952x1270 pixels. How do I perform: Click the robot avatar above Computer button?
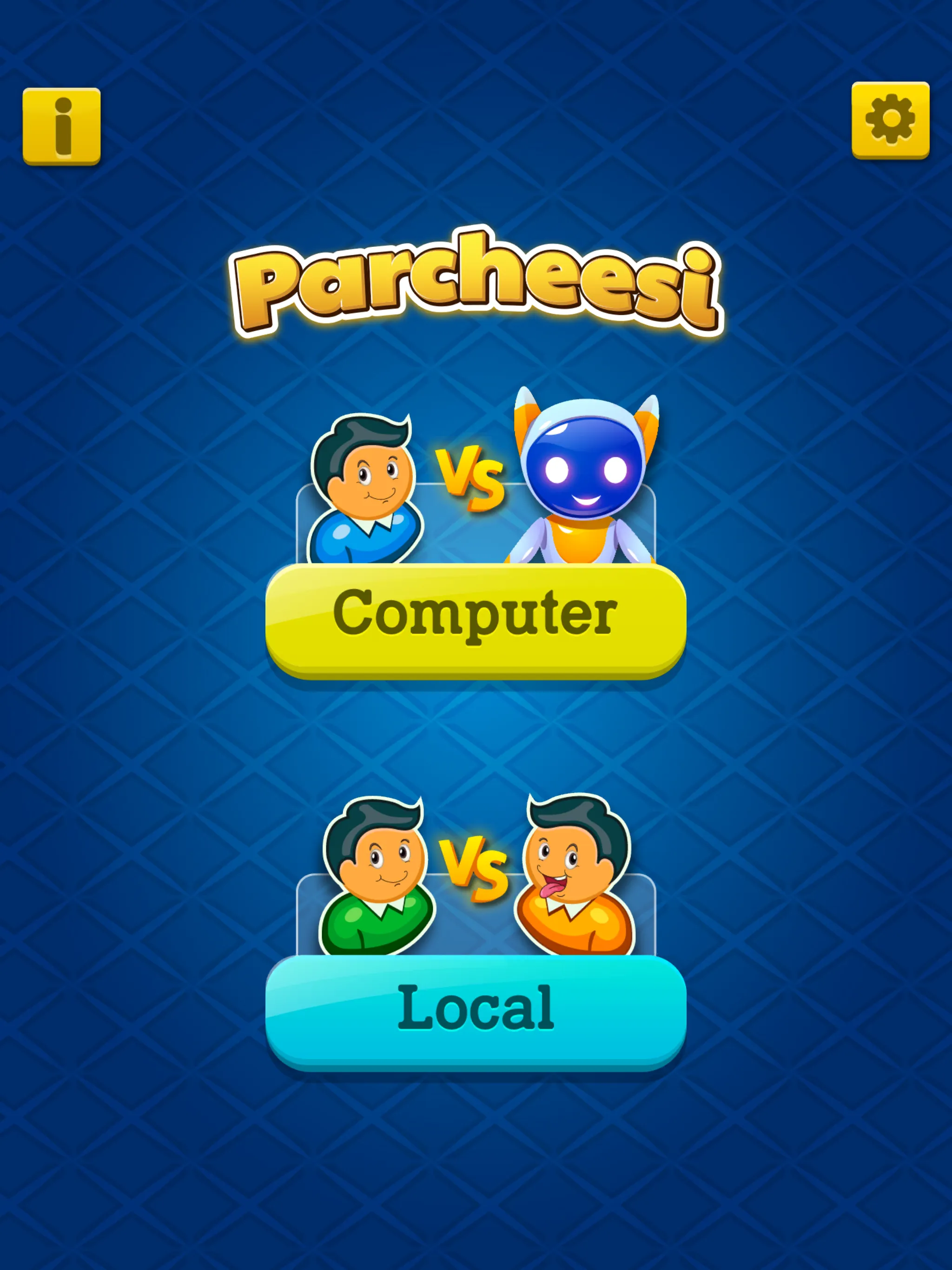(x=586, y=476)
